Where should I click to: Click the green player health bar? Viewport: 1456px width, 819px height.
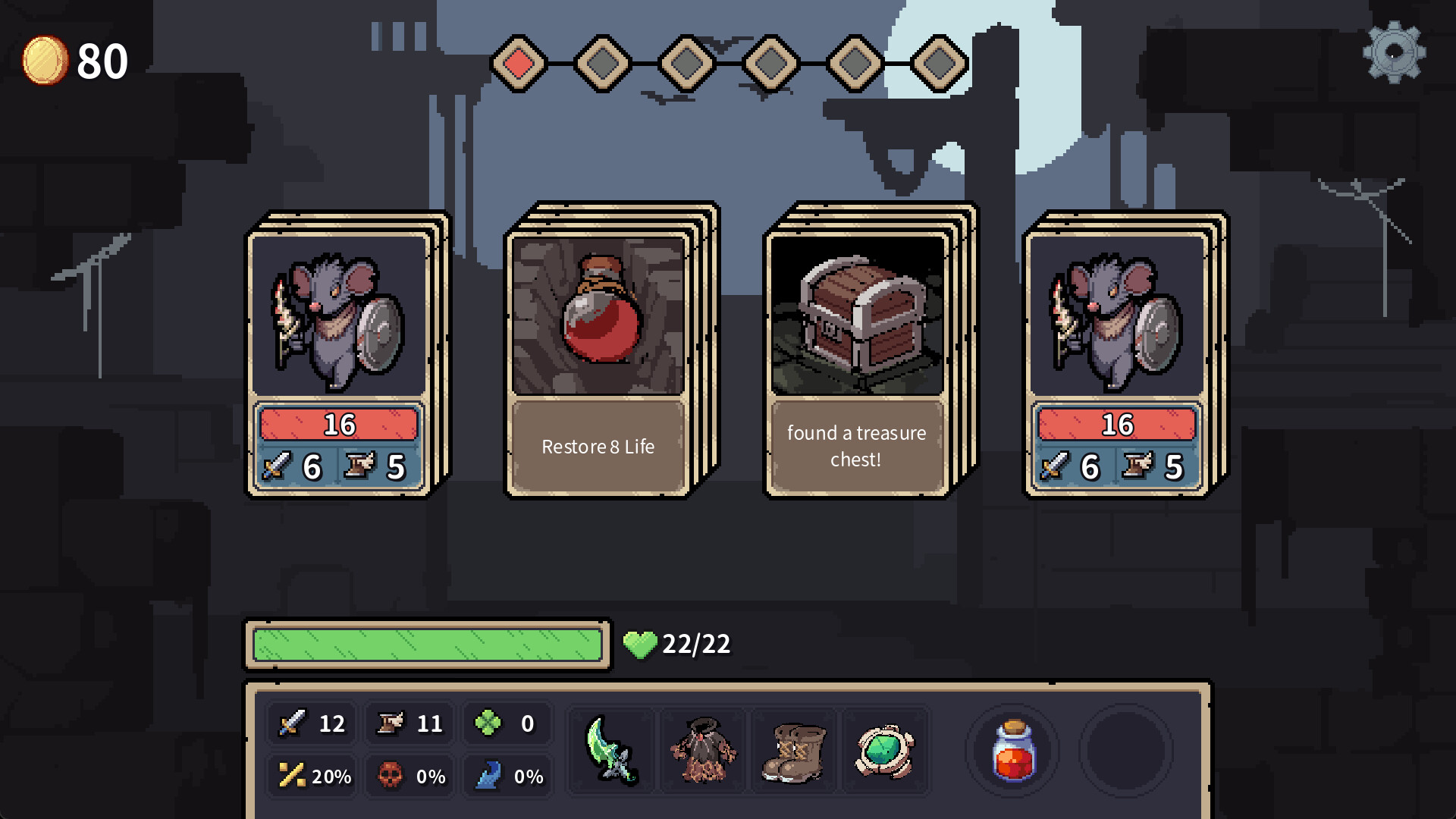(427, 645)
